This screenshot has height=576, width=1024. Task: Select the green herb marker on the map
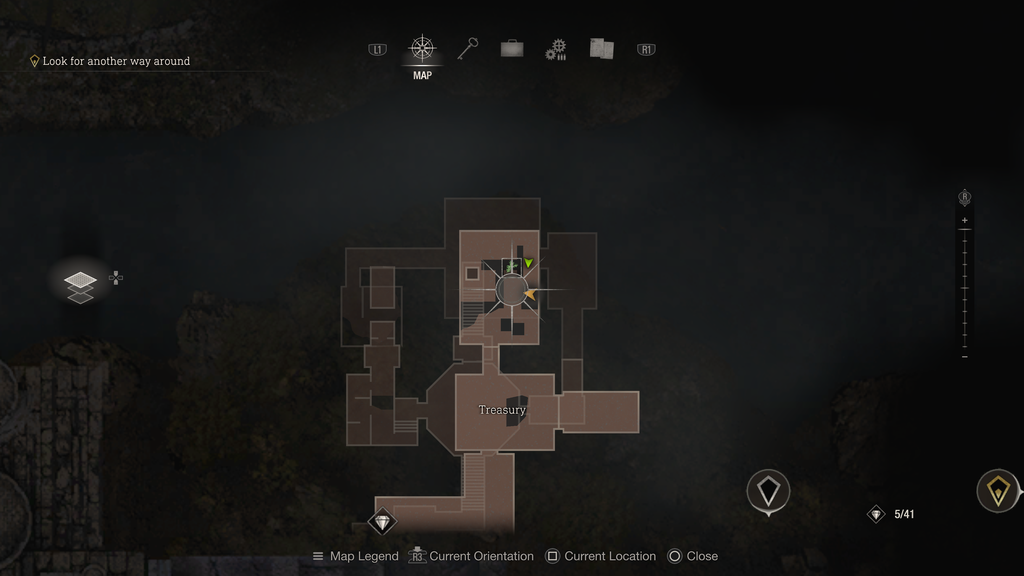click(511, 267)
